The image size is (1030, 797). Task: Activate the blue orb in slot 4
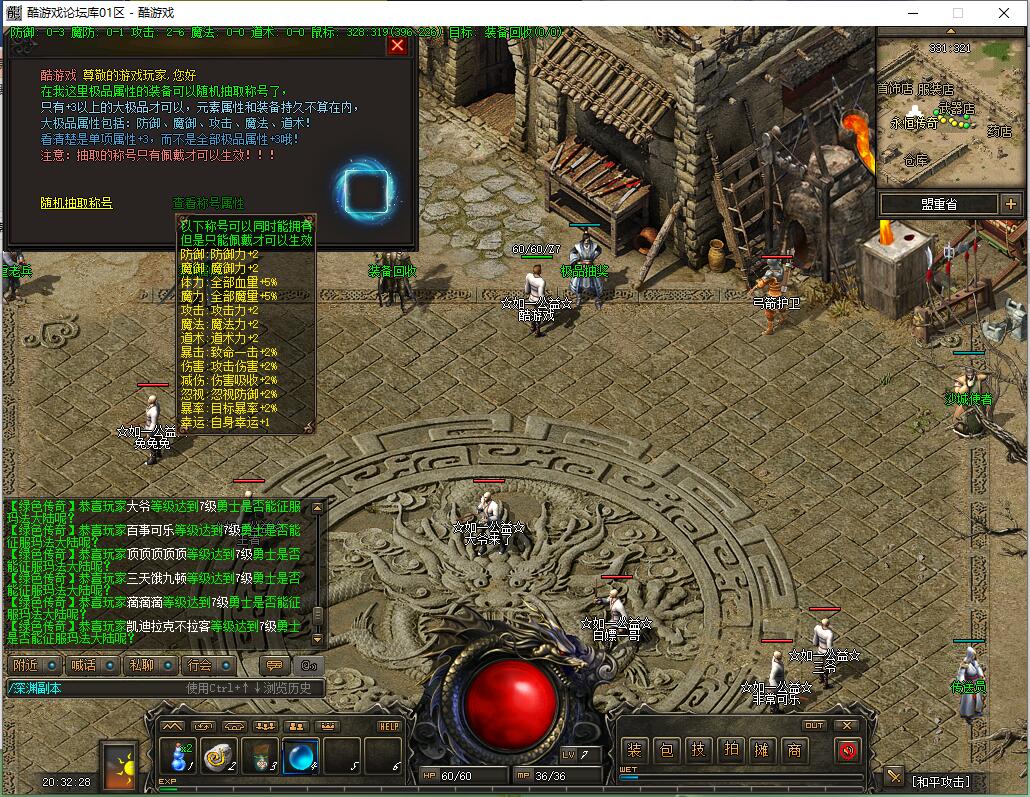pos(300,756)
